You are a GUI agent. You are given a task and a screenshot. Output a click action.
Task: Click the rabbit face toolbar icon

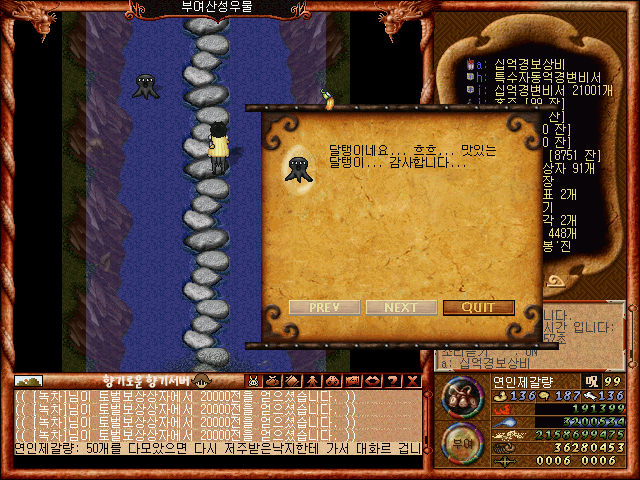coord(253,380)
